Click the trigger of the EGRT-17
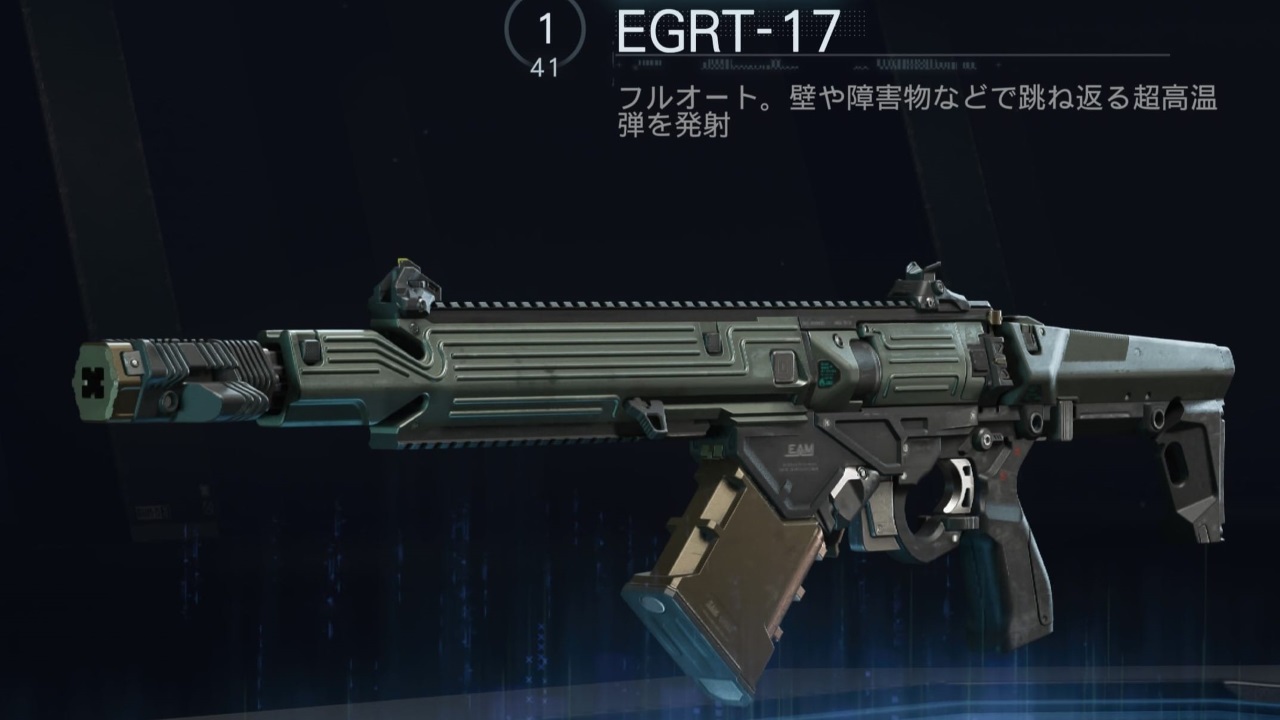The image size is (1280, 720). pyautogui.click(x=959, y=488)
